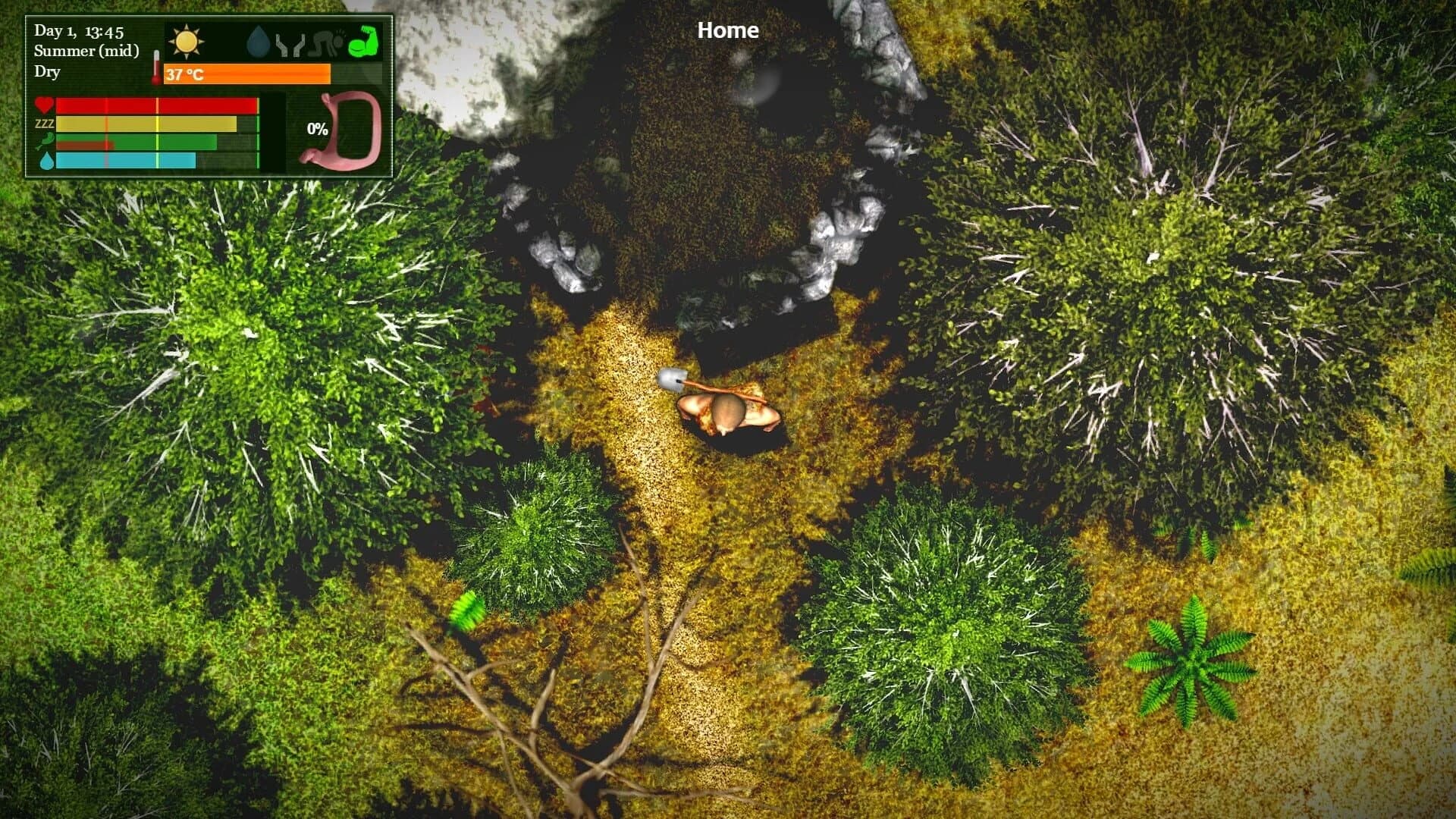
Task: Click the red heart health icon
Action: (x=42, y=105)
